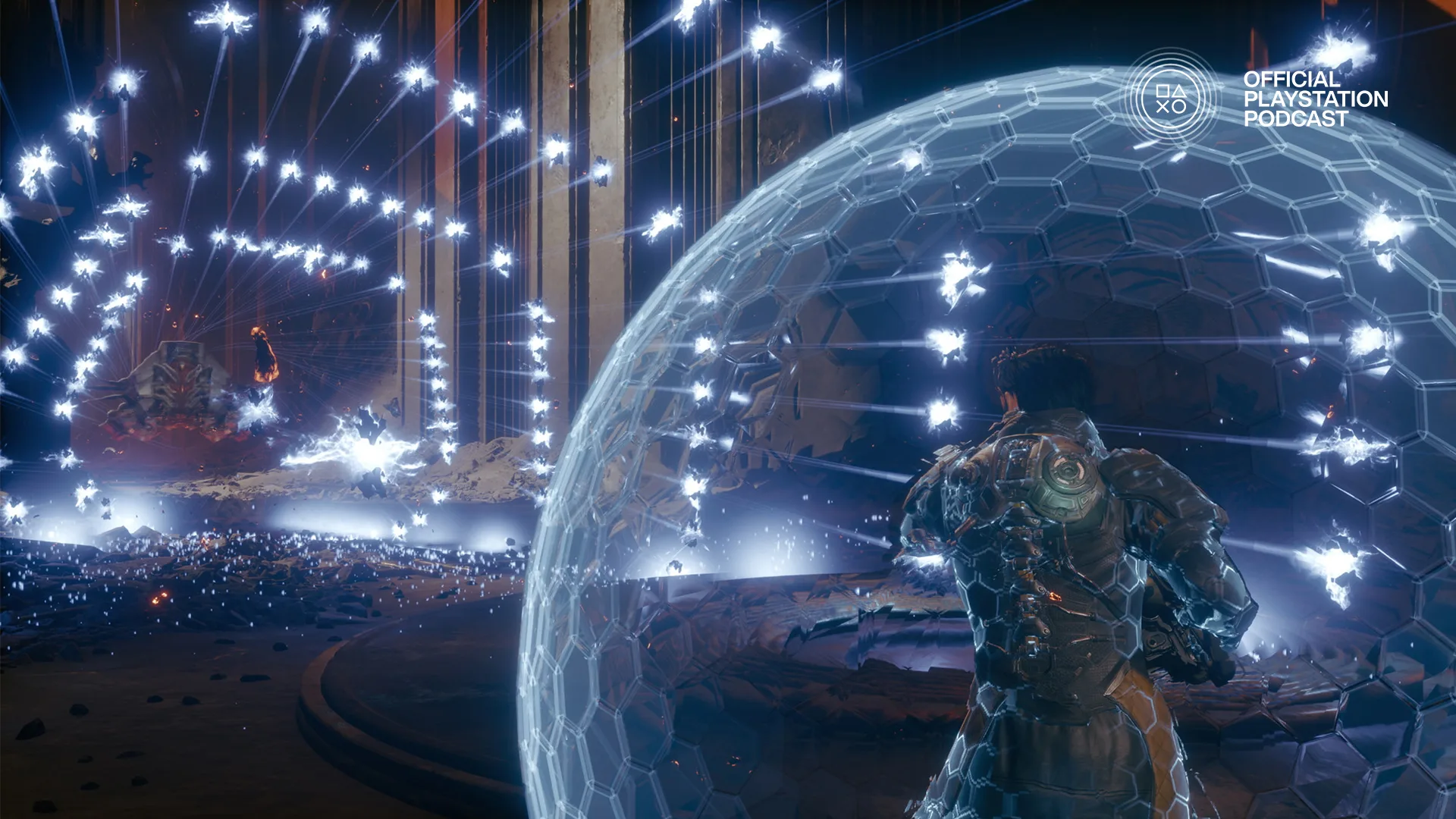Click the Official PlayStation Podcast logo
The width and height of the screenshot is (1456, 819).
[x=1172, y=99]
